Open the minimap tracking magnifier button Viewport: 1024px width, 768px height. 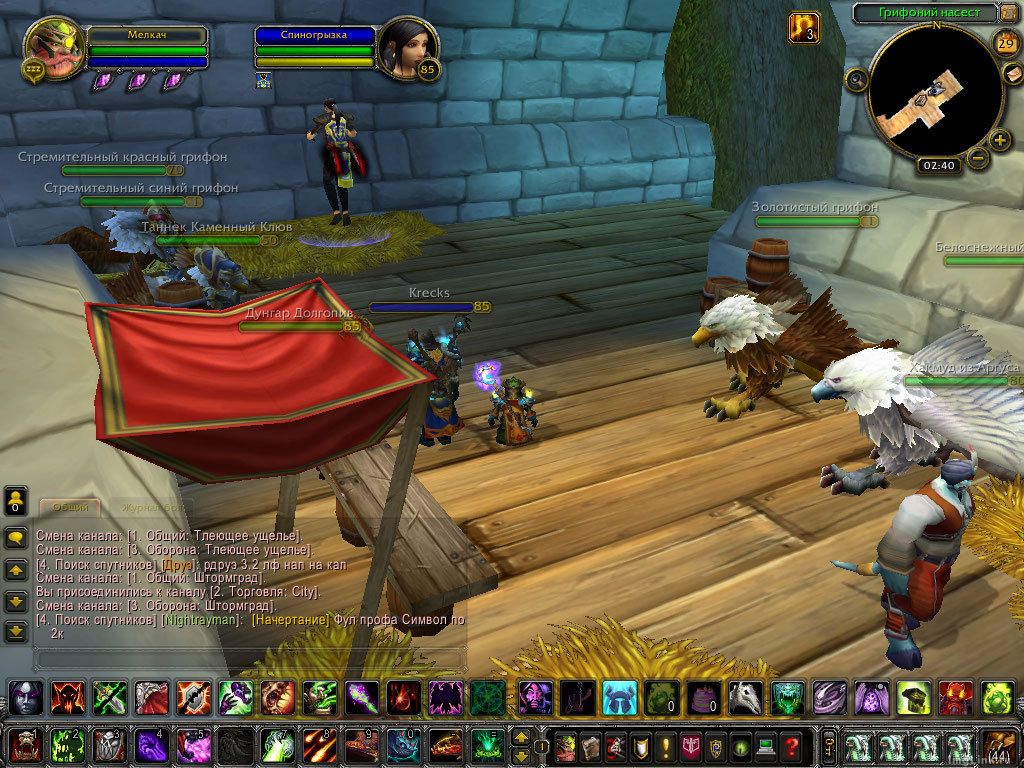[x=857, y=79]
